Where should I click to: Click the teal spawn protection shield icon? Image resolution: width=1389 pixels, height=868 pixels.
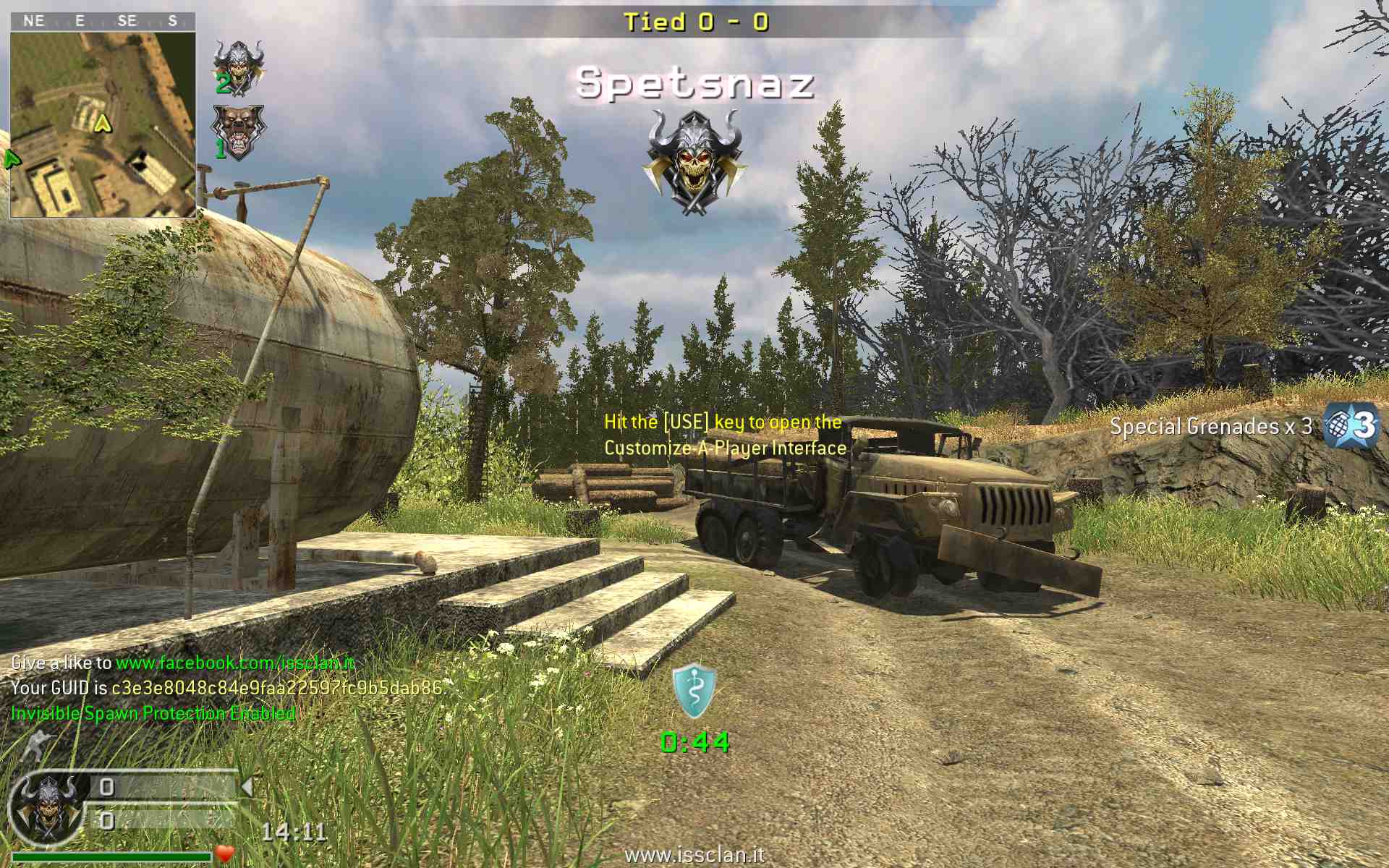coord(694,691)
